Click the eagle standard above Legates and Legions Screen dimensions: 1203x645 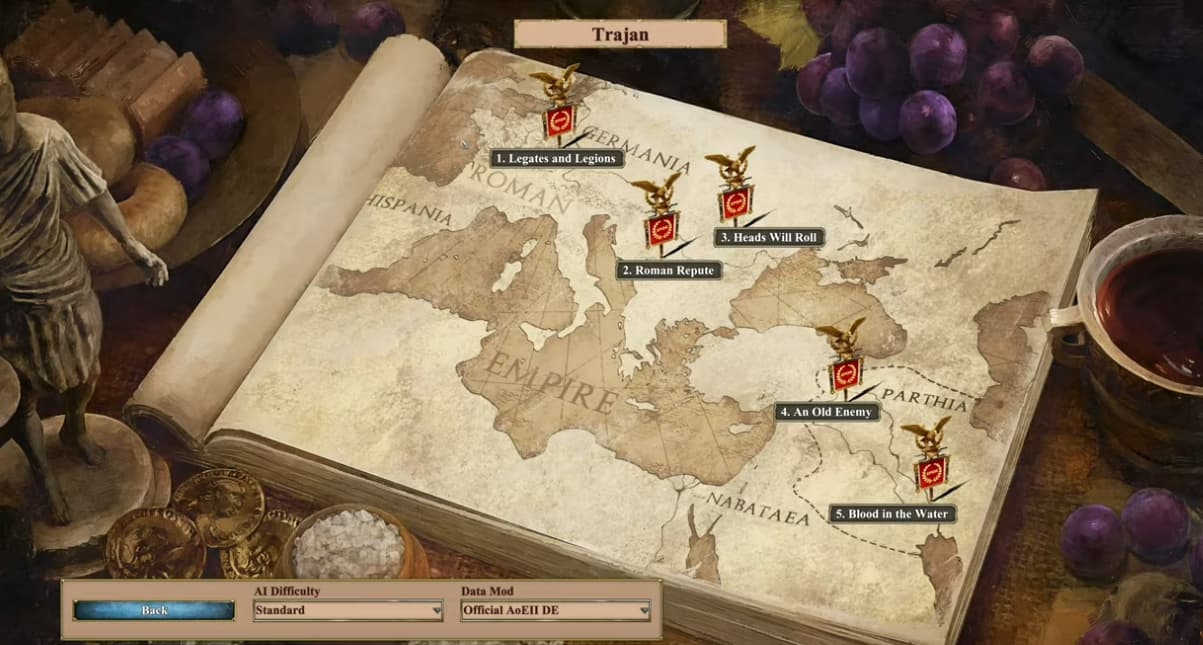tap(558, 105)
